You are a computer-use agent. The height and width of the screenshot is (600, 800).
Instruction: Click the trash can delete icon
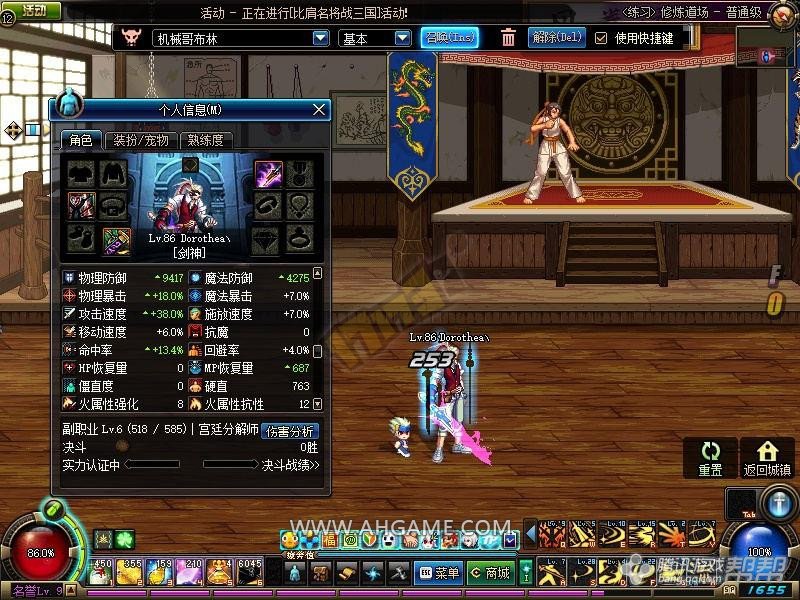point(508,38)
